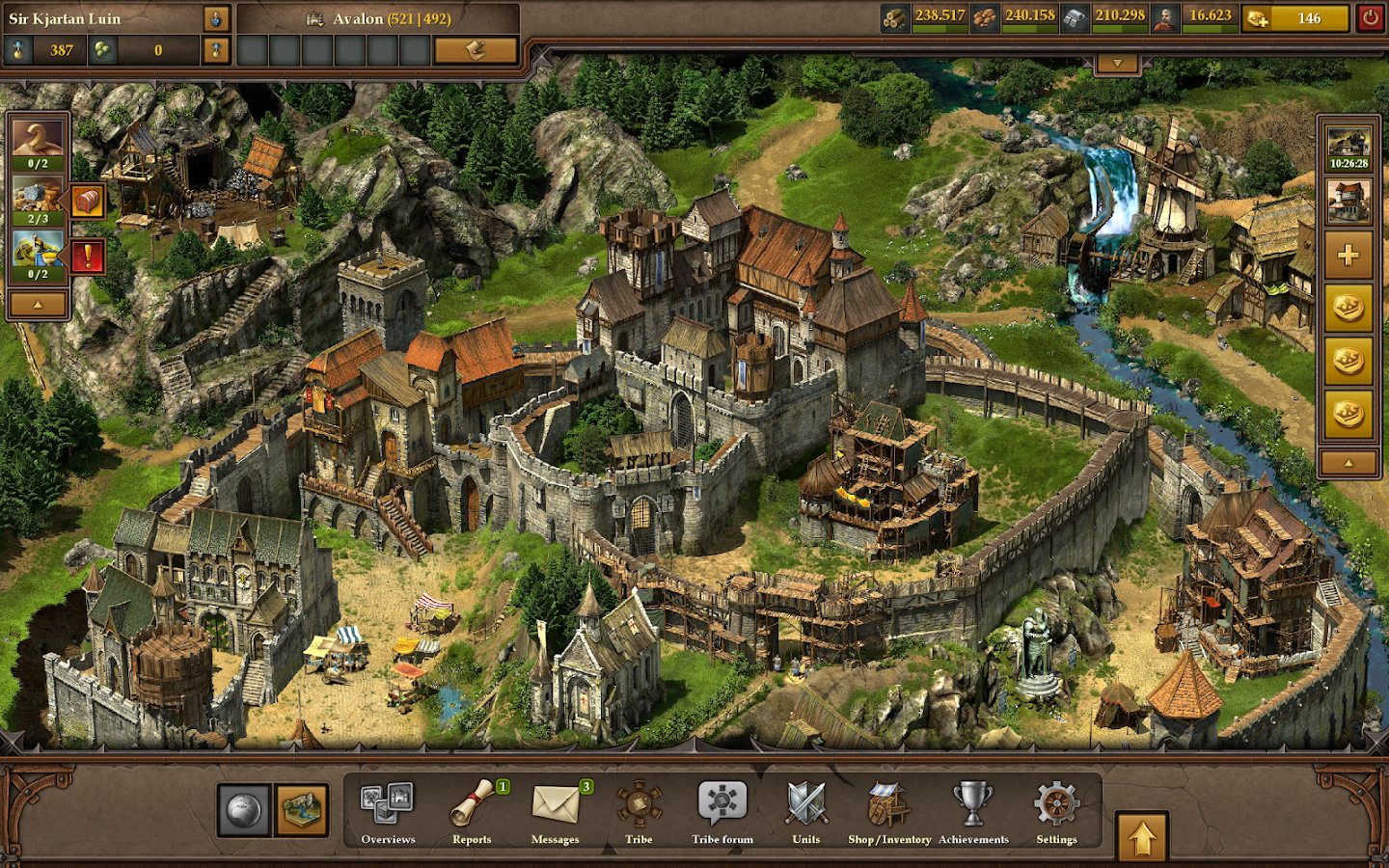Open the building queue item with timer 10:26:28
Viewport: 1389px width, 868px height.
(x=1348, y=149)
